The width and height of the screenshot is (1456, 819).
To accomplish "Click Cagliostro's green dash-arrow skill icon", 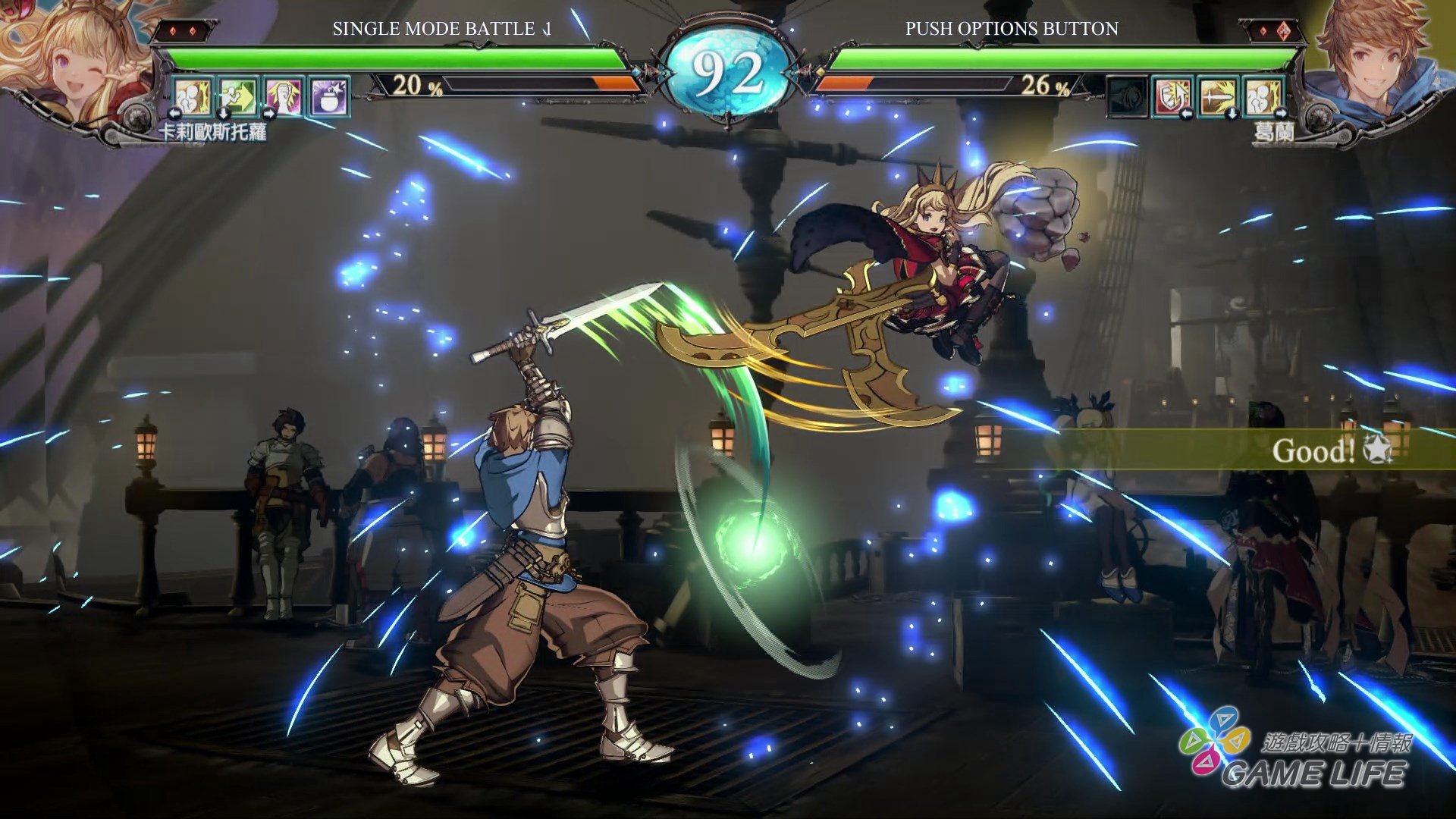I will pyautogui.click(x=238, y=95).
